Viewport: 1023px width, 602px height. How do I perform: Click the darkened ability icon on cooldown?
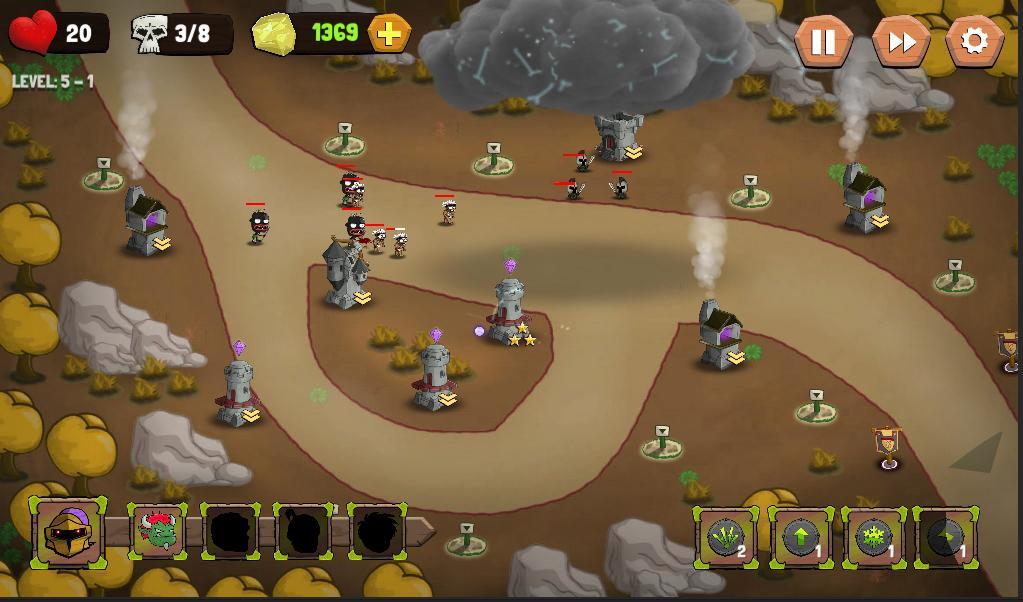tap(946, 538)
